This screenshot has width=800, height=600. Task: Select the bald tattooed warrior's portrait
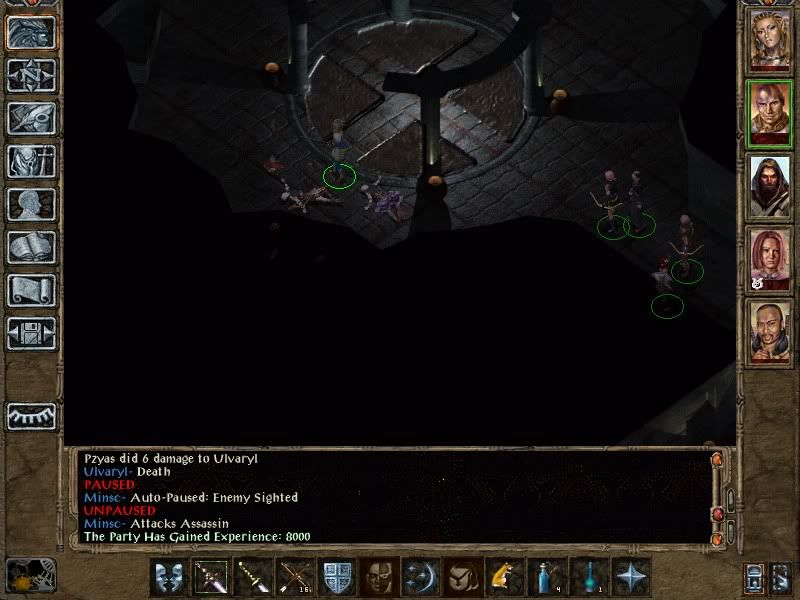pos(770,115)
